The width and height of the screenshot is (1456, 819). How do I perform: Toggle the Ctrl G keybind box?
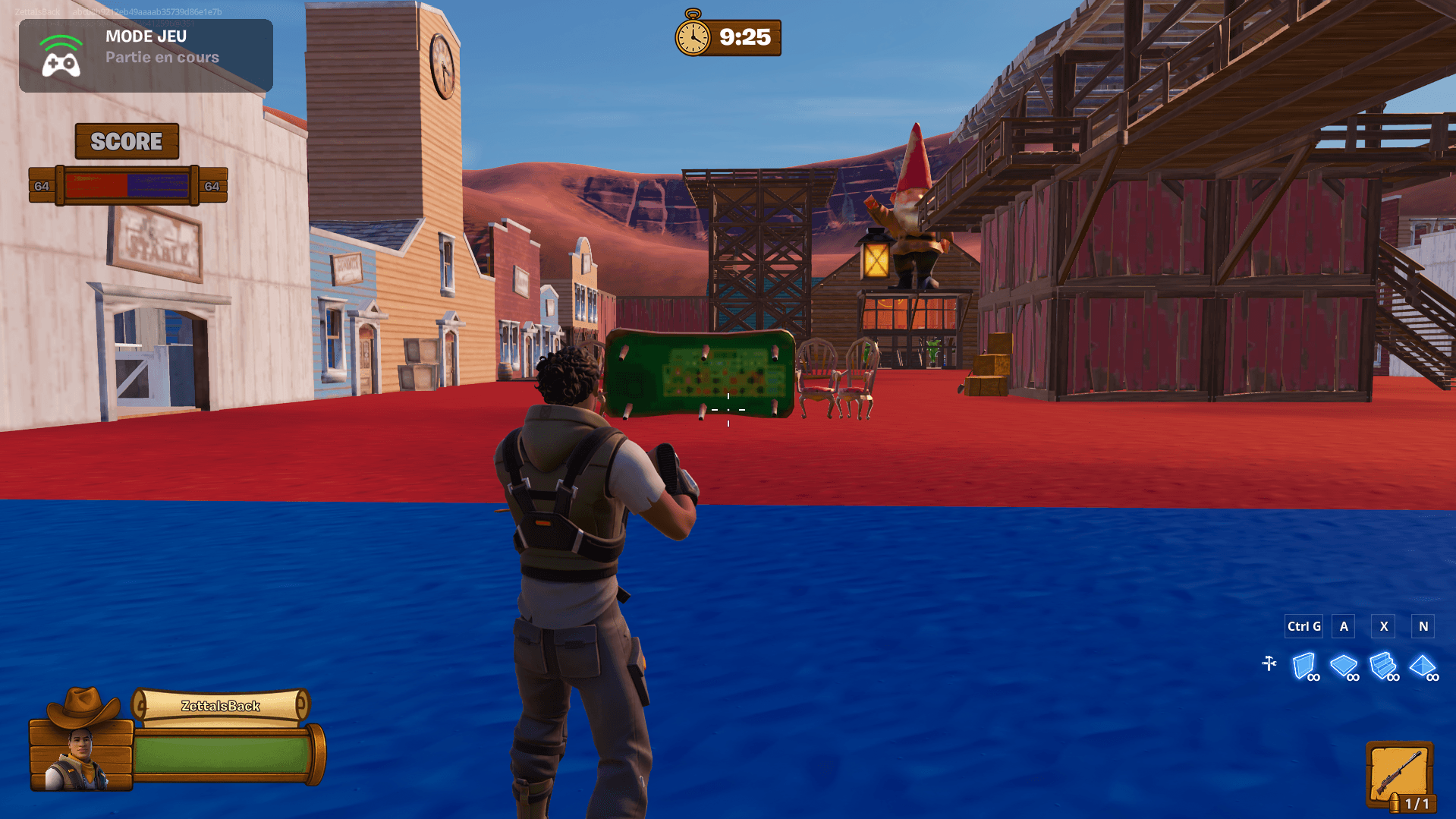[1303, 626]
